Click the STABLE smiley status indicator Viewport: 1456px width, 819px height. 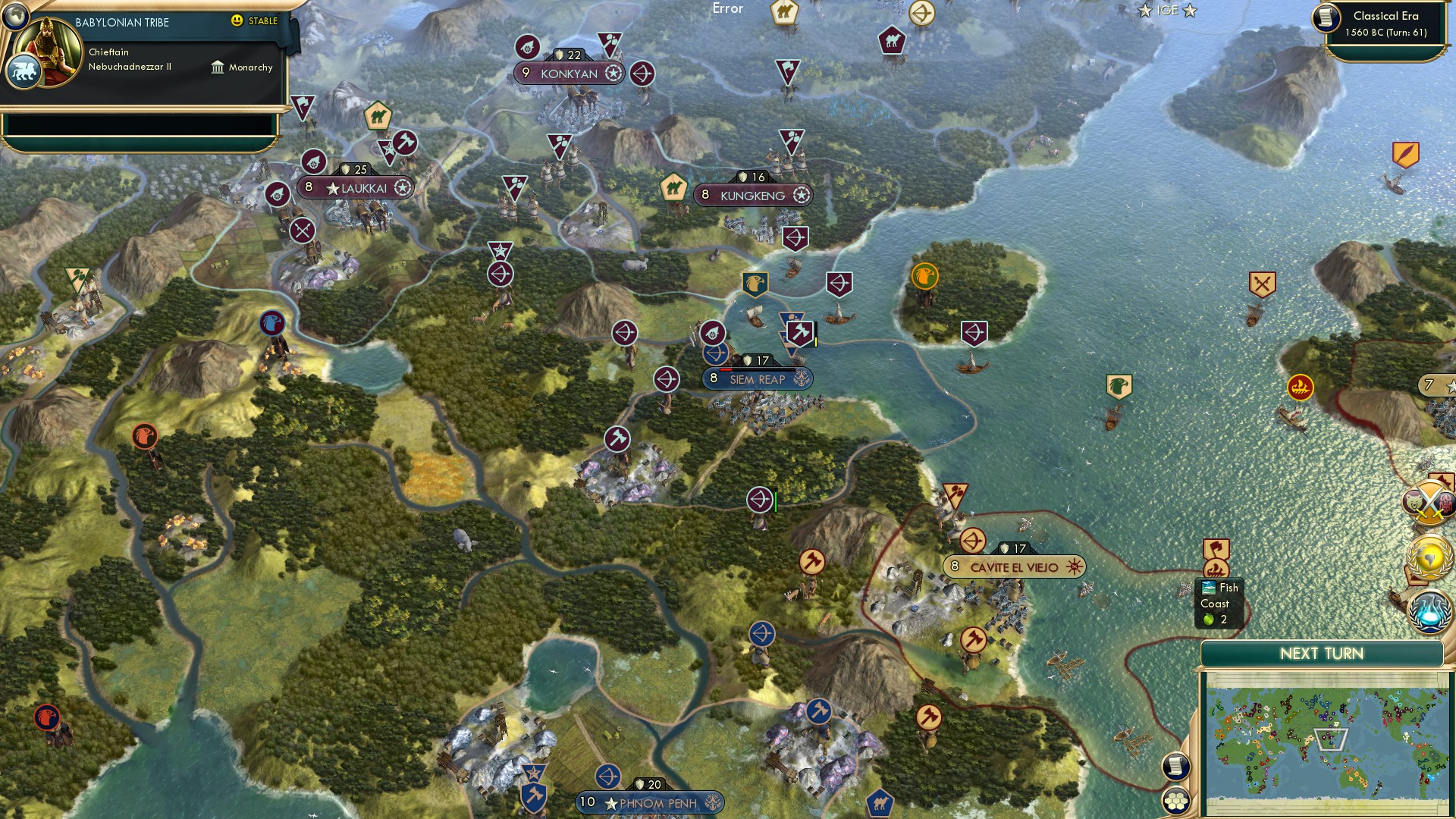(x=237, y=21)
